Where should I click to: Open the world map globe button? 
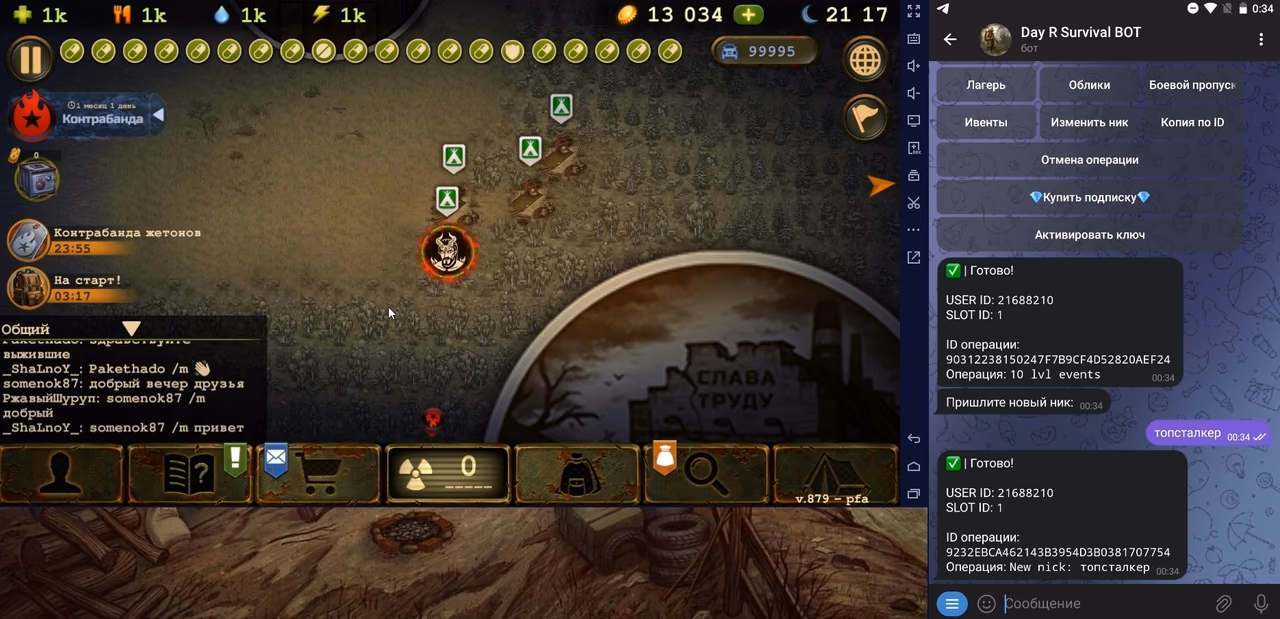[x=865, y=60]
